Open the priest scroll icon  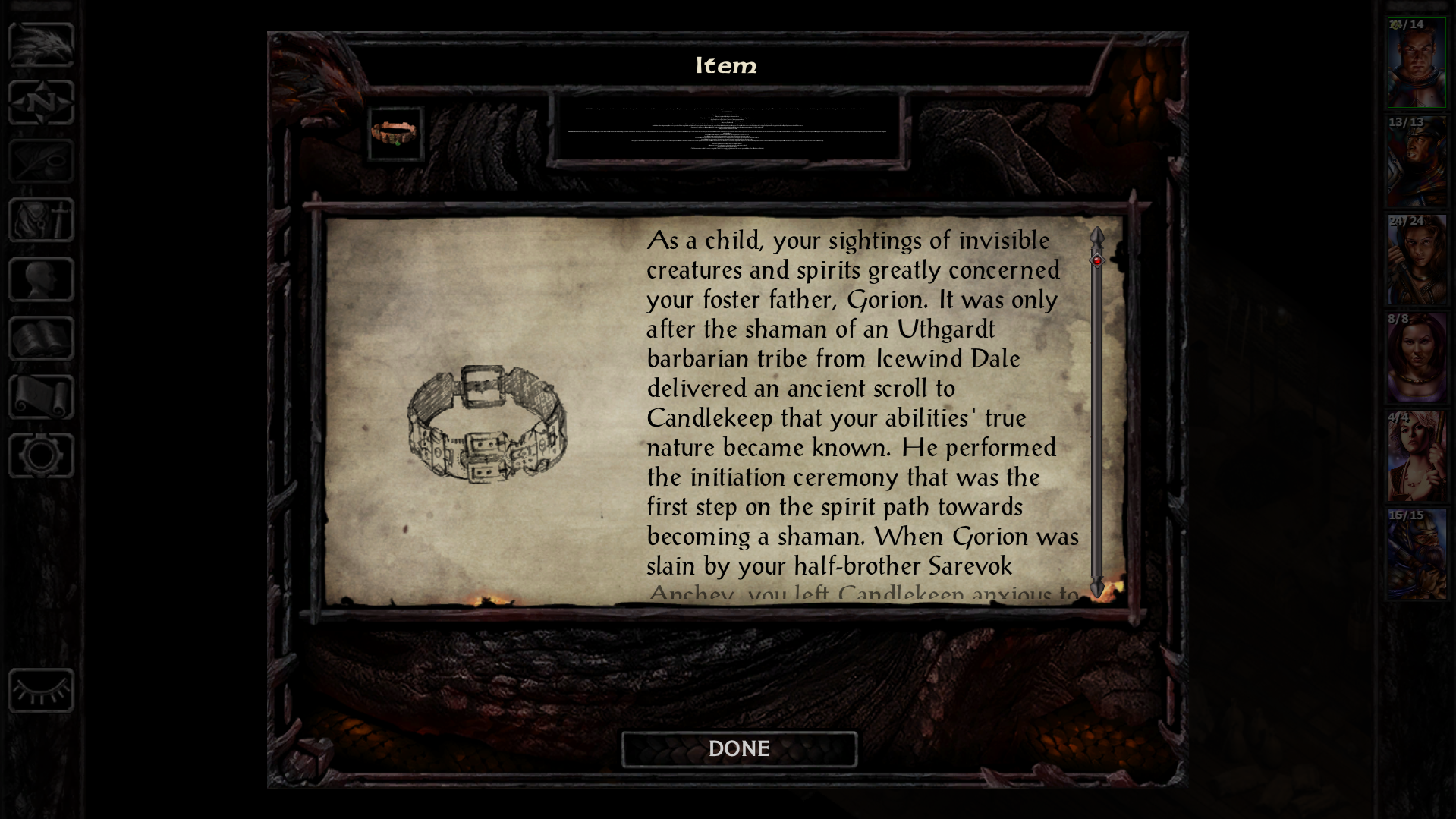pos(41,396)
